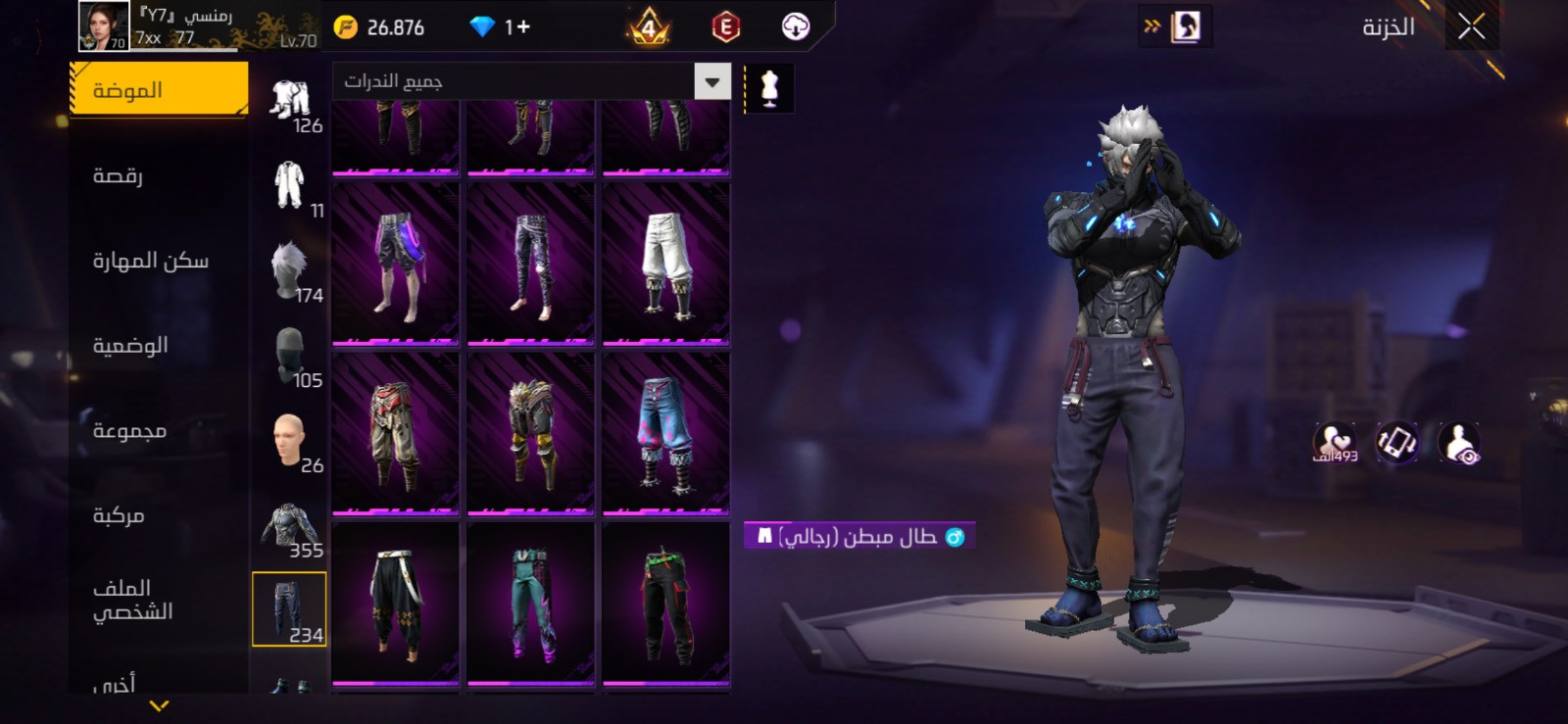This screenshot has width=1568, height=724.
Task: Switch to the رقصة emote tab
Action: click(x=118, y=175)
